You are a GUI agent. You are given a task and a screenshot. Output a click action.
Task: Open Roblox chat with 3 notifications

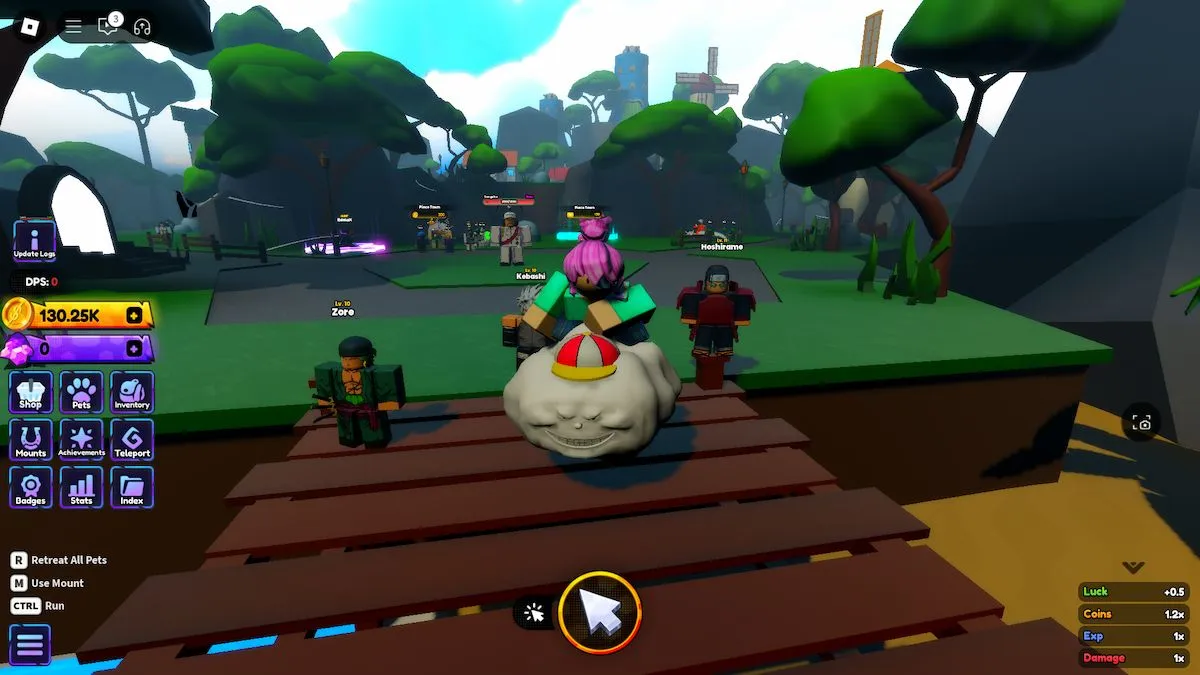click(108, 26)
